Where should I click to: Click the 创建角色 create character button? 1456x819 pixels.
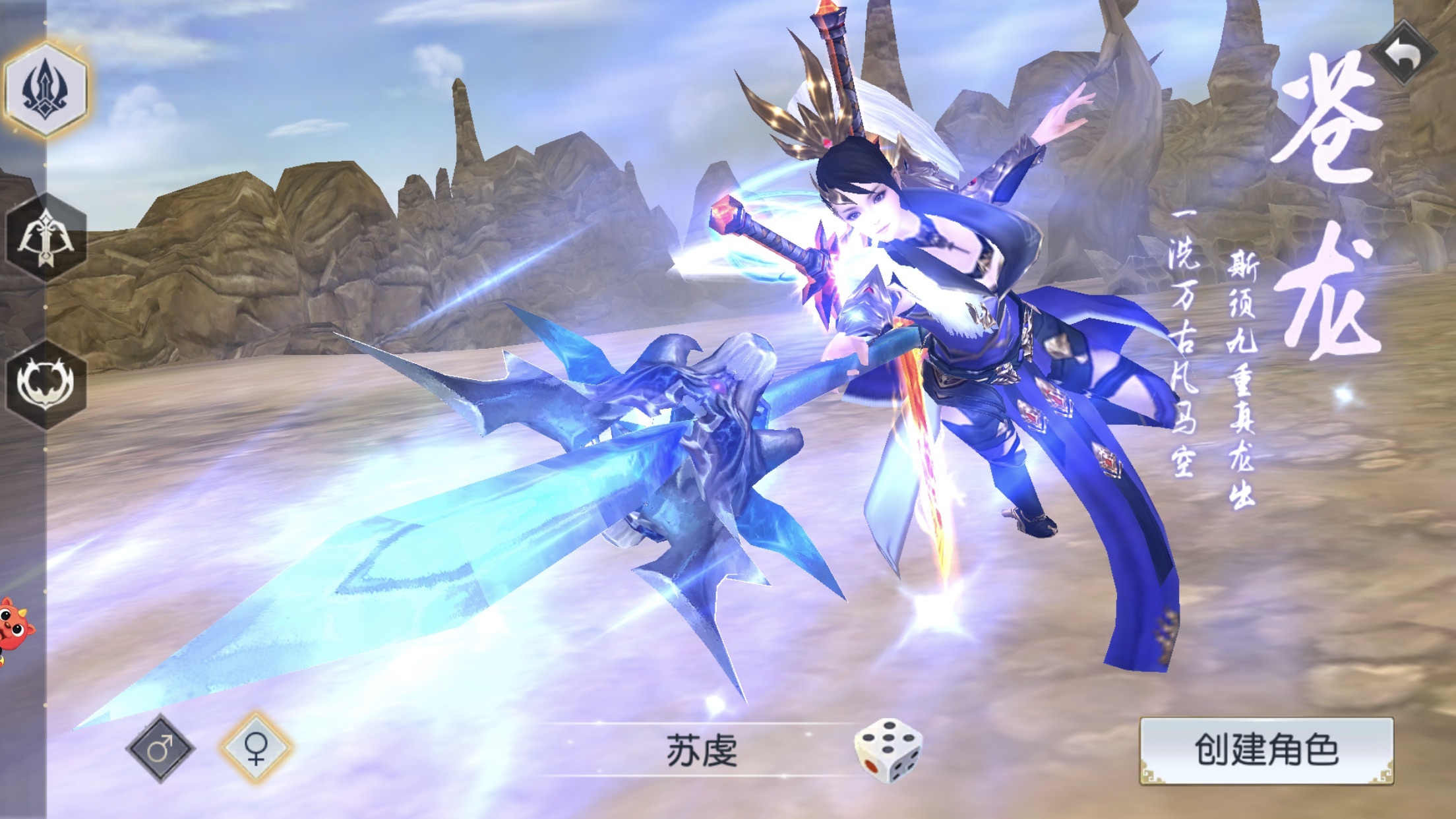point(1266,750)
